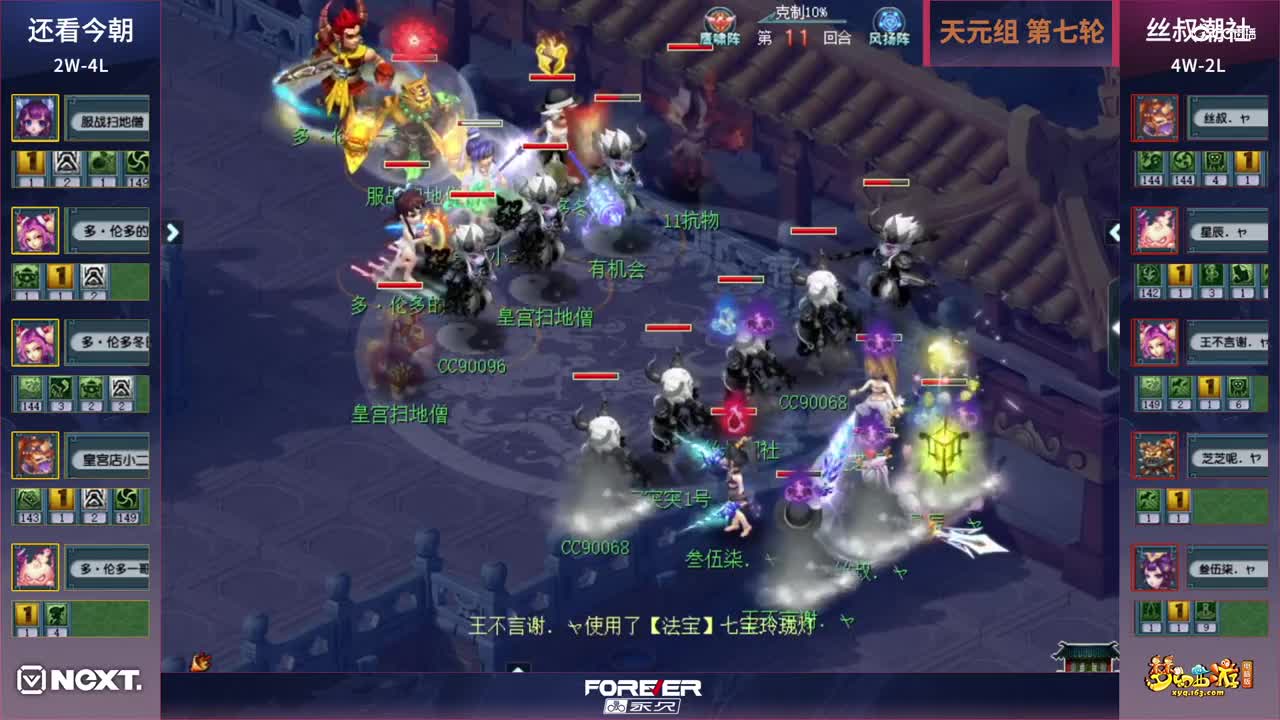Click 芝芝呢's avatar icon
Image resolution: width=1280 pixels, height=720 pixels.
tap(1155, 455)
